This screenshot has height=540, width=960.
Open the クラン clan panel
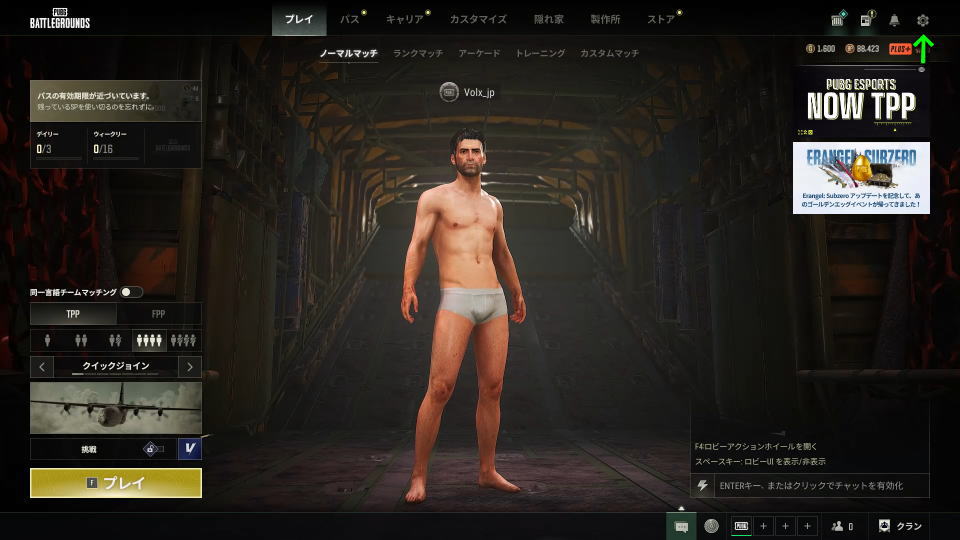(900, 526)
